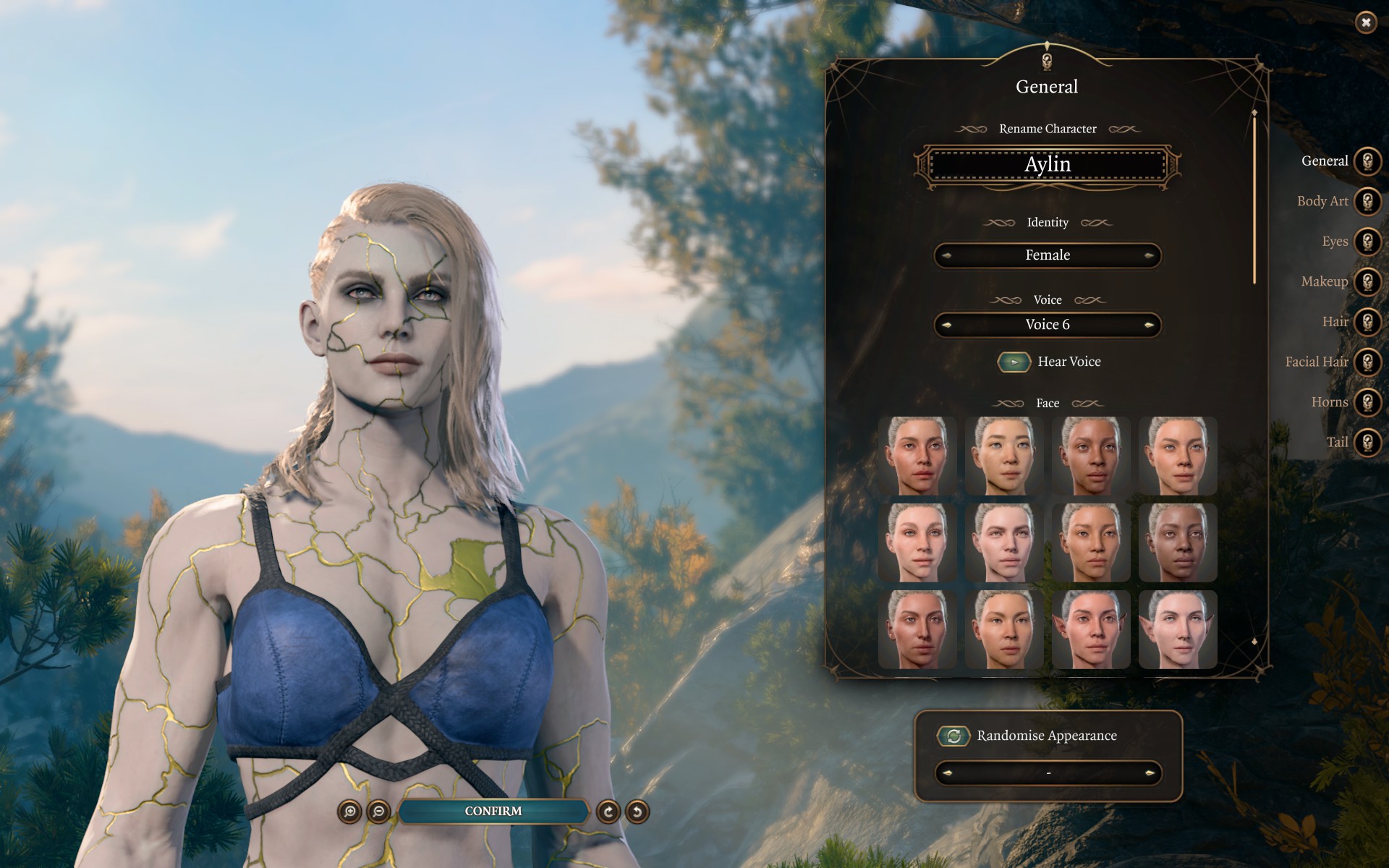Randomise the character appearance

click(x=953, y=736)
